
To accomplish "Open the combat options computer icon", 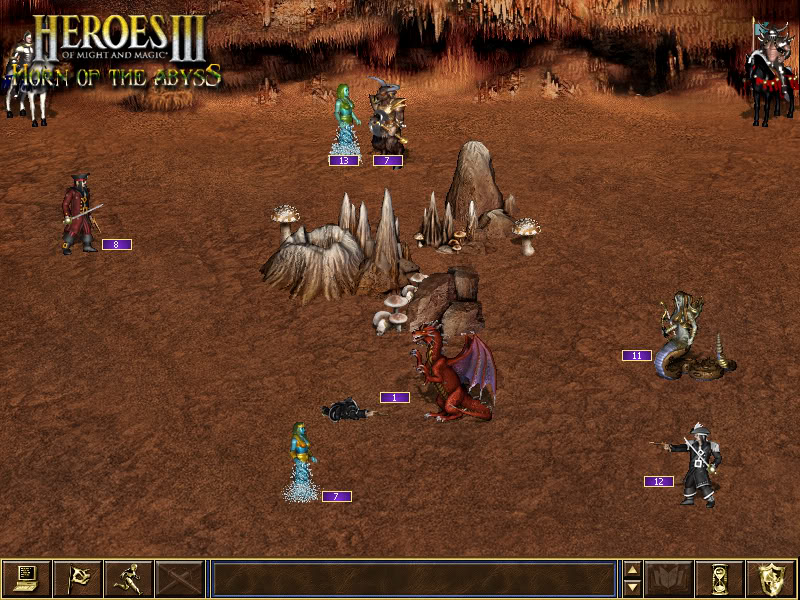I will (x=27, y=579).
